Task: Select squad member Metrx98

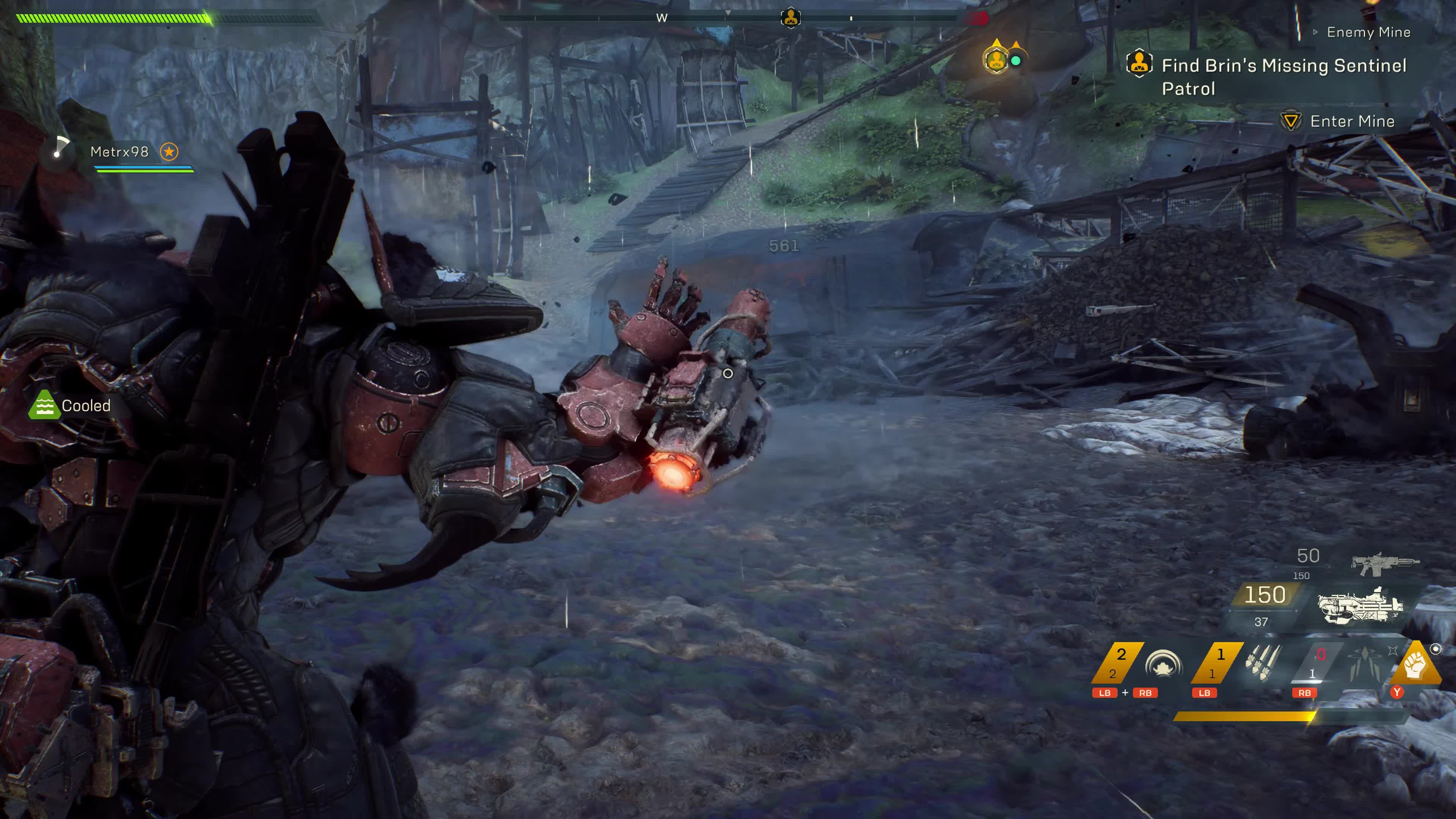Action: (119, 152)
